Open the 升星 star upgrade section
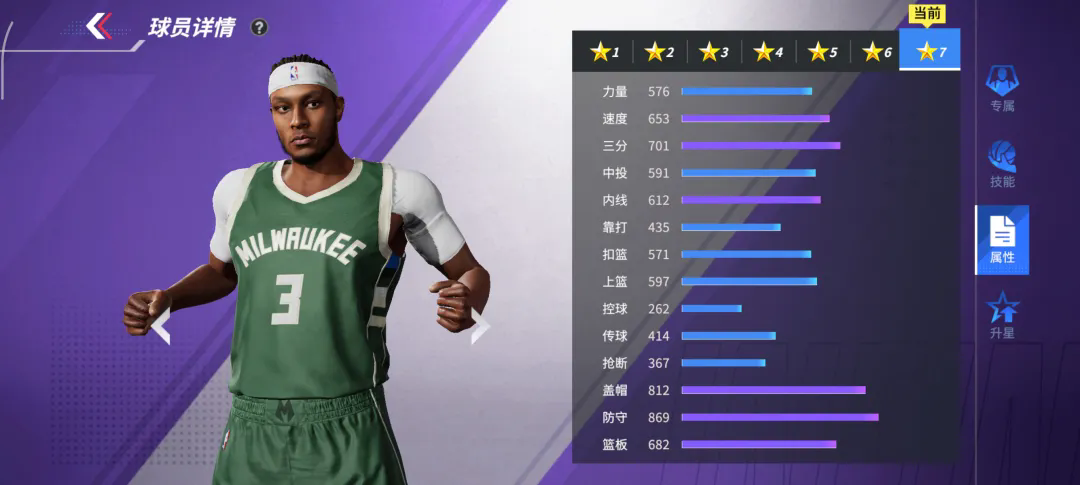The width and height of the screenshot is (1080, 485). (1002, 316)
